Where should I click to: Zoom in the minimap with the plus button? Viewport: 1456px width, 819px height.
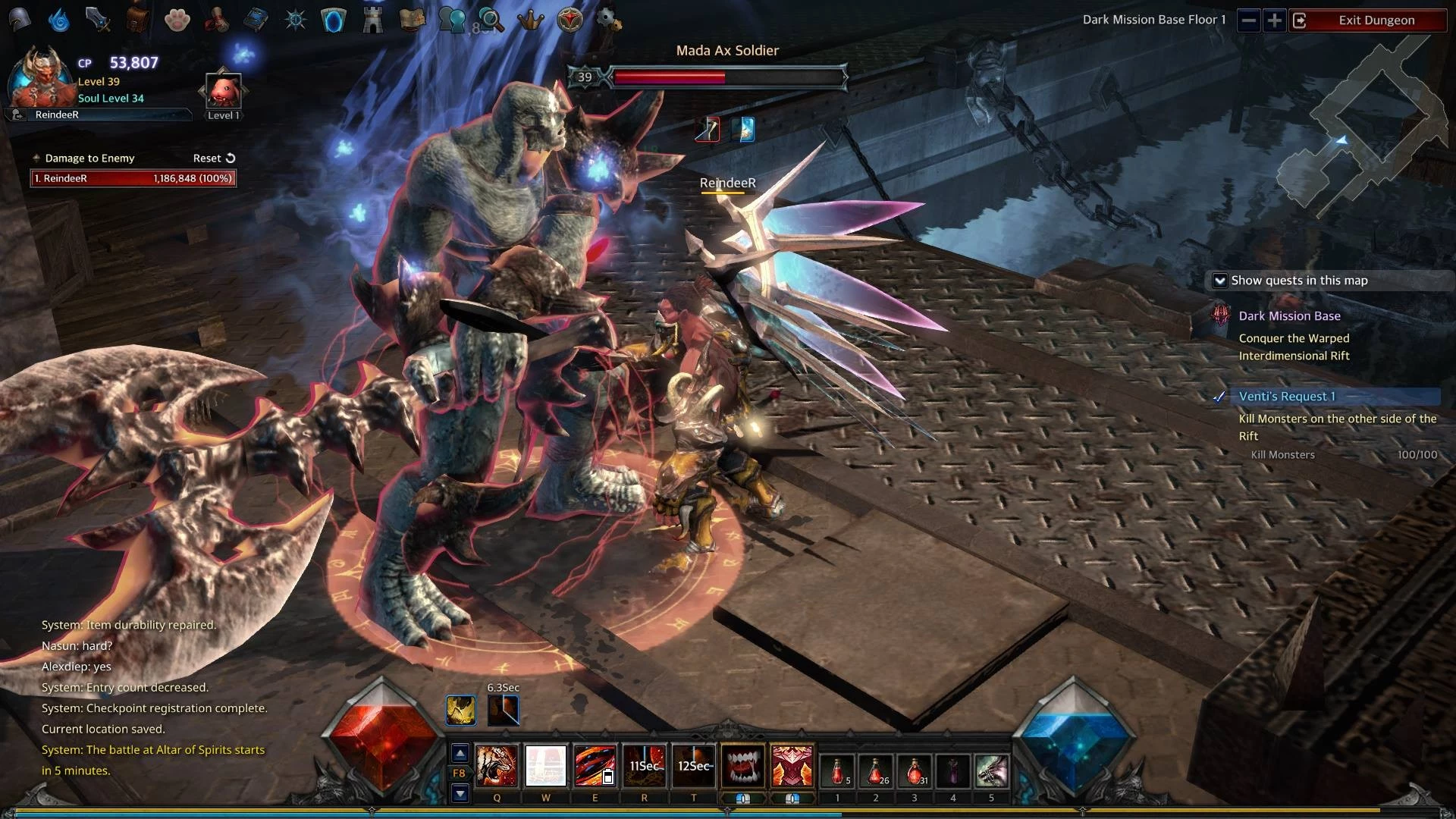pos(1275,20)
